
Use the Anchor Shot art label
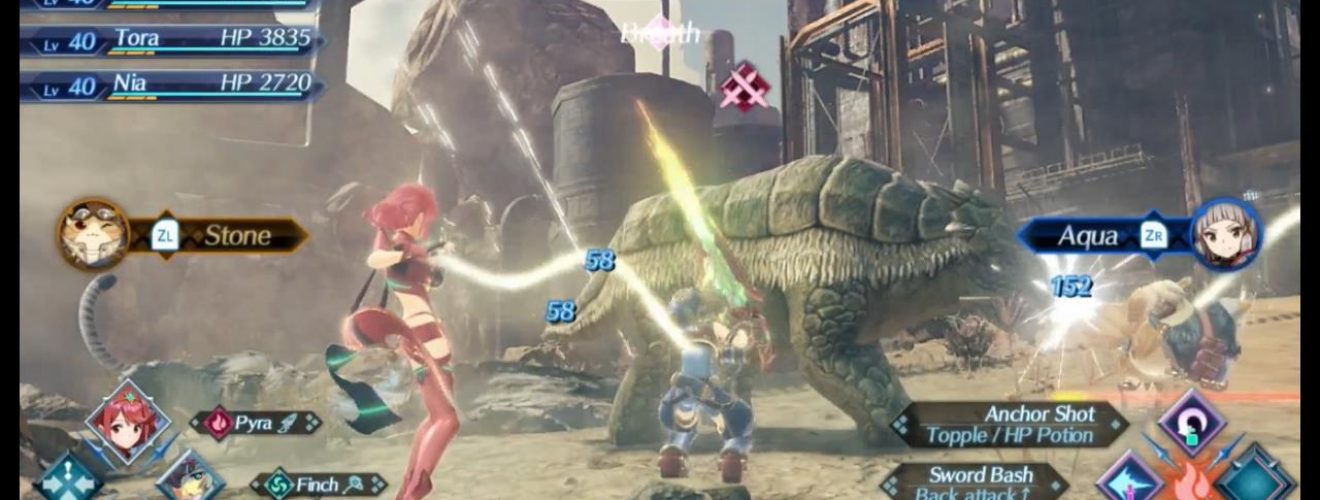click(1012, 425)
